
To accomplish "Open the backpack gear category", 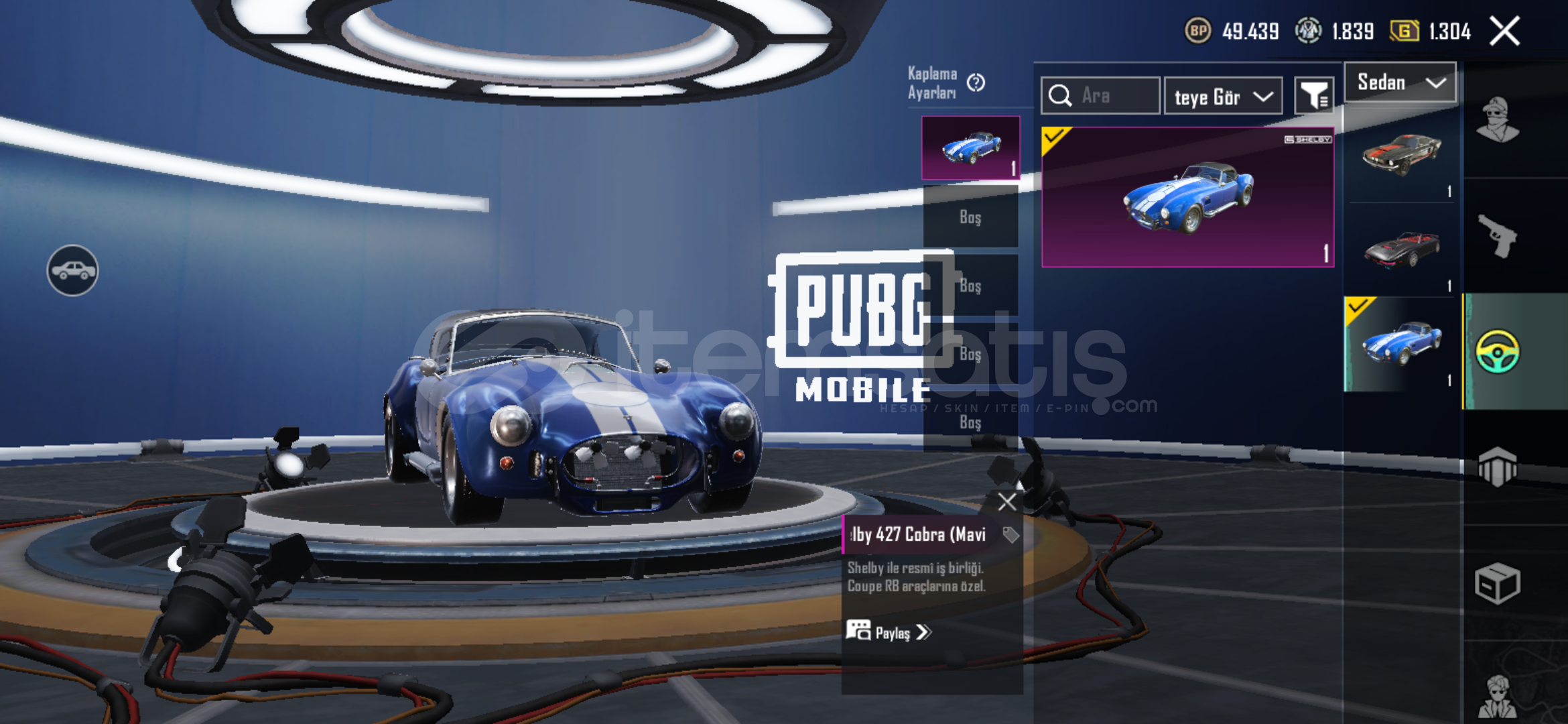I will click(1498, 467).
